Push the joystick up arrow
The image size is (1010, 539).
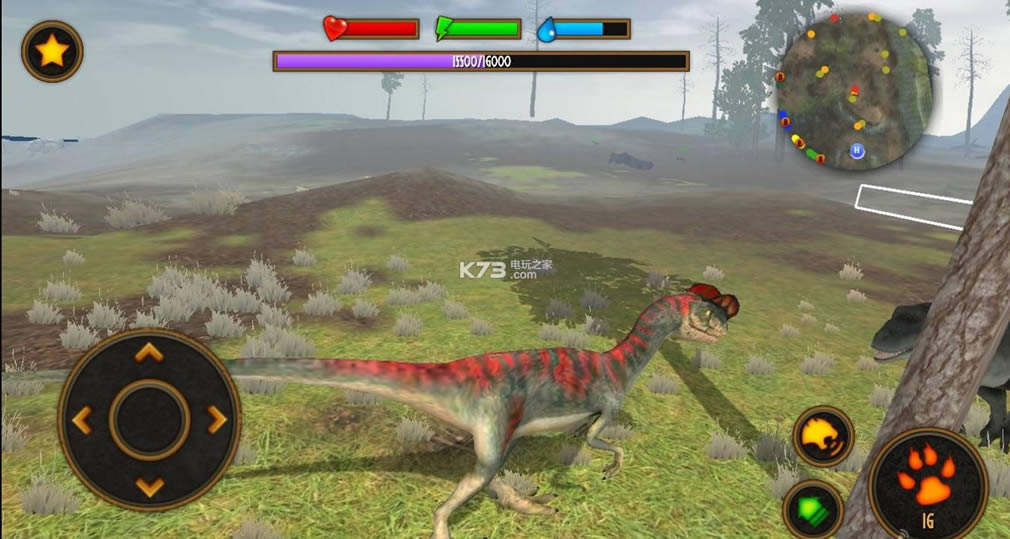tap(149, 352)
